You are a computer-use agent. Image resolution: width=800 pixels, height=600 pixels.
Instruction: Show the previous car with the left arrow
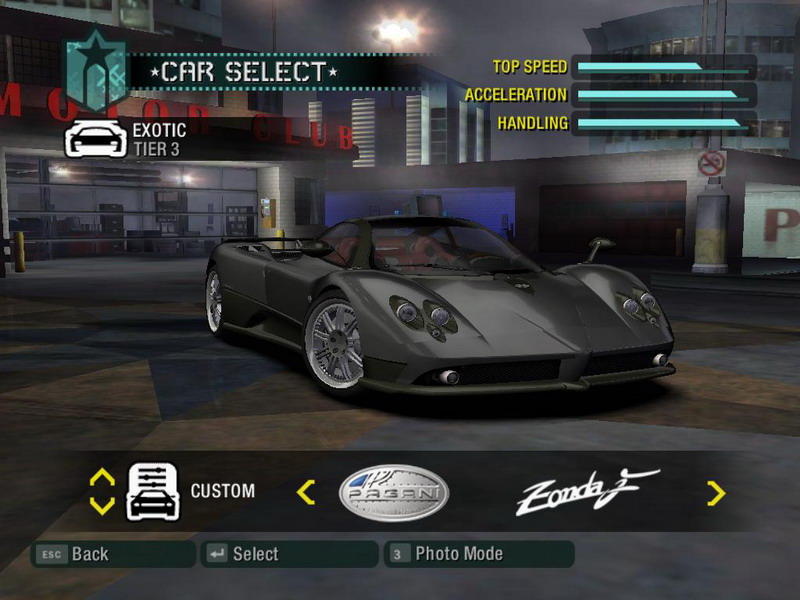pos(307,492)
